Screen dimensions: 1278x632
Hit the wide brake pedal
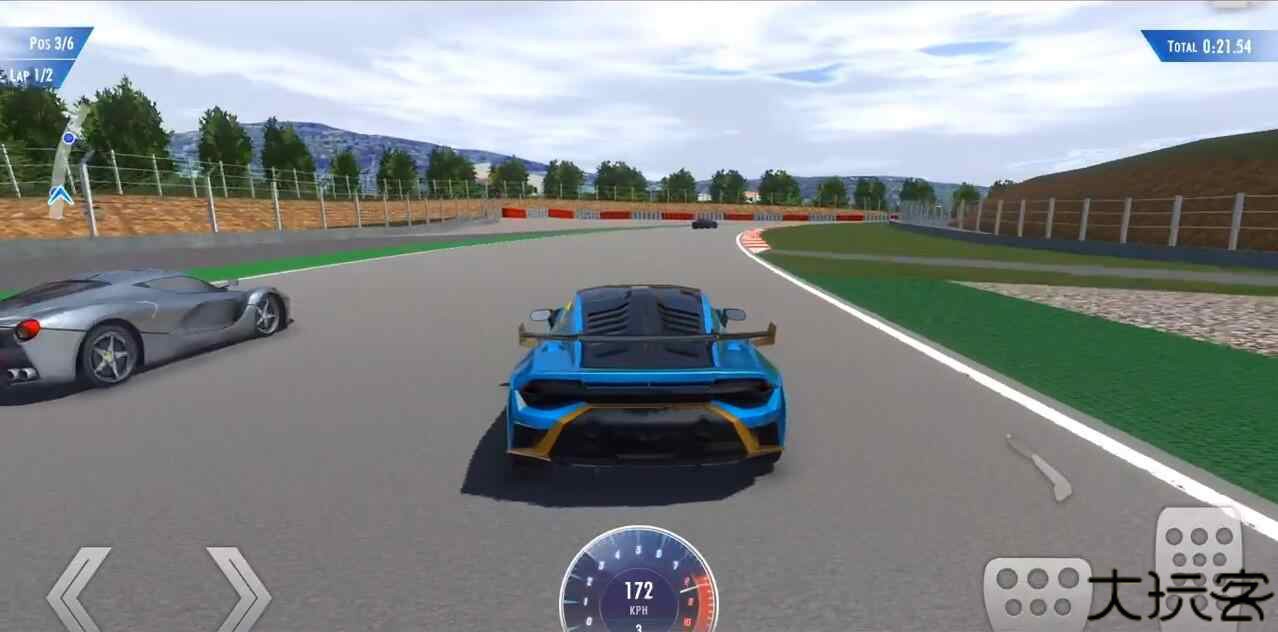tap(1037, 593)
